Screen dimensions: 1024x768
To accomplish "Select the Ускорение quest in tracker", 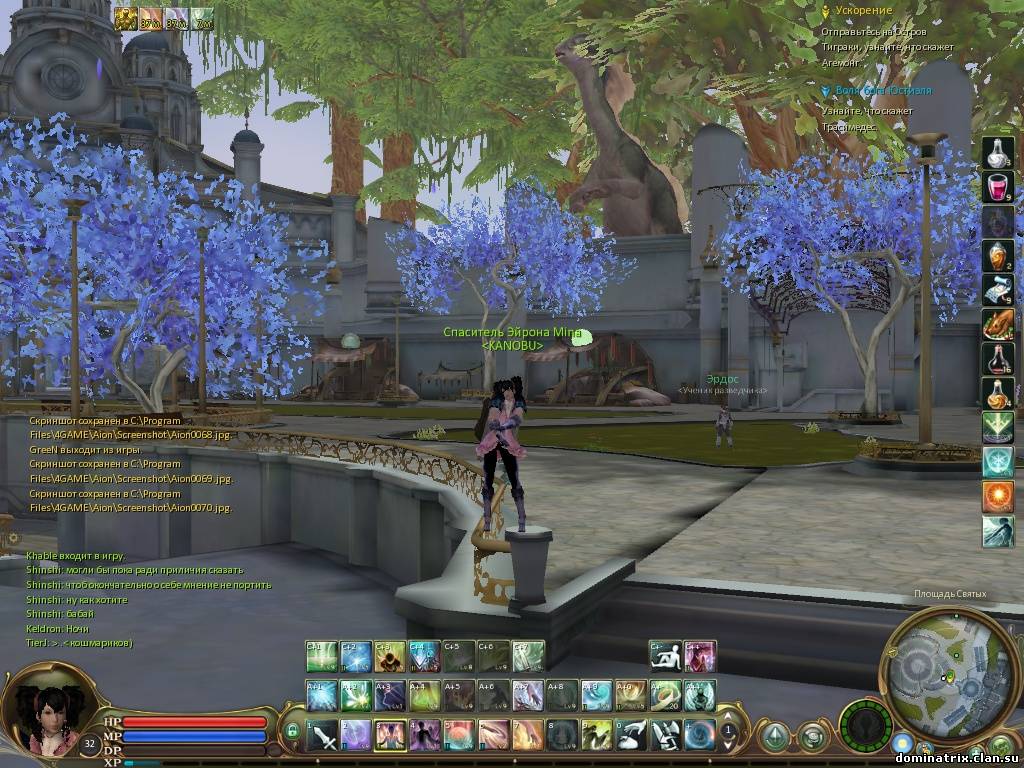I will [x=863, y=10].
